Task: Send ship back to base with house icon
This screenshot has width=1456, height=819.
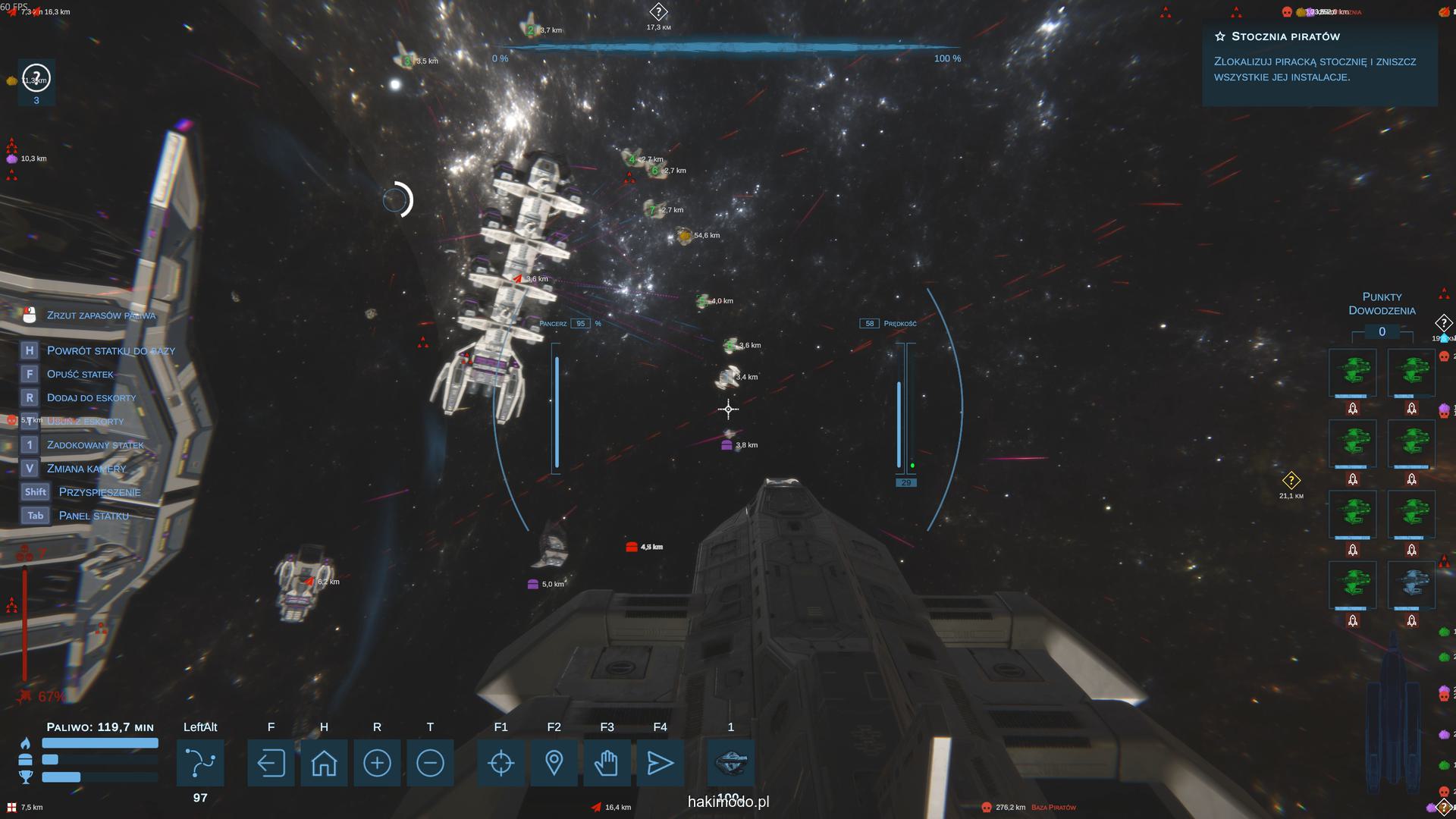Action: (x=324, y=763)
